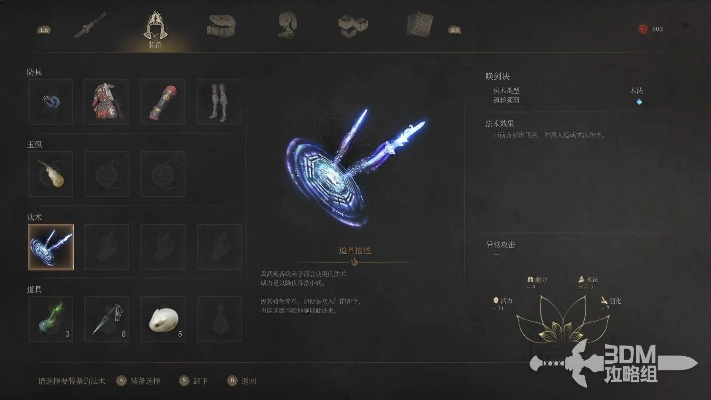This screenshot has width=711, height=400.
Task: Choose the red bracer arm armor slot
Action: coord(162,102)
